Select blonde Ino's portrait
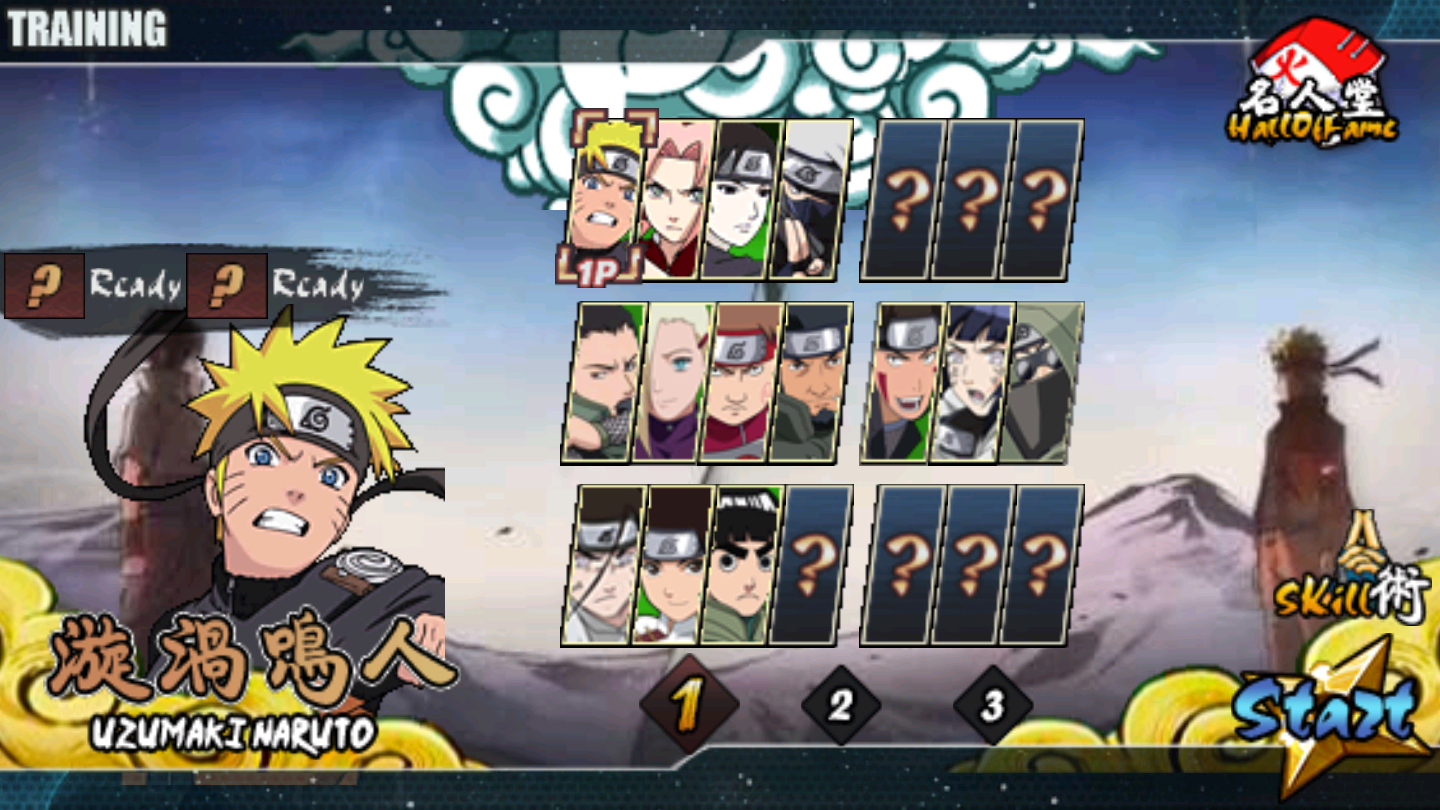The height and width of the screenshot is (810, 1440). (x=673, y=382)
